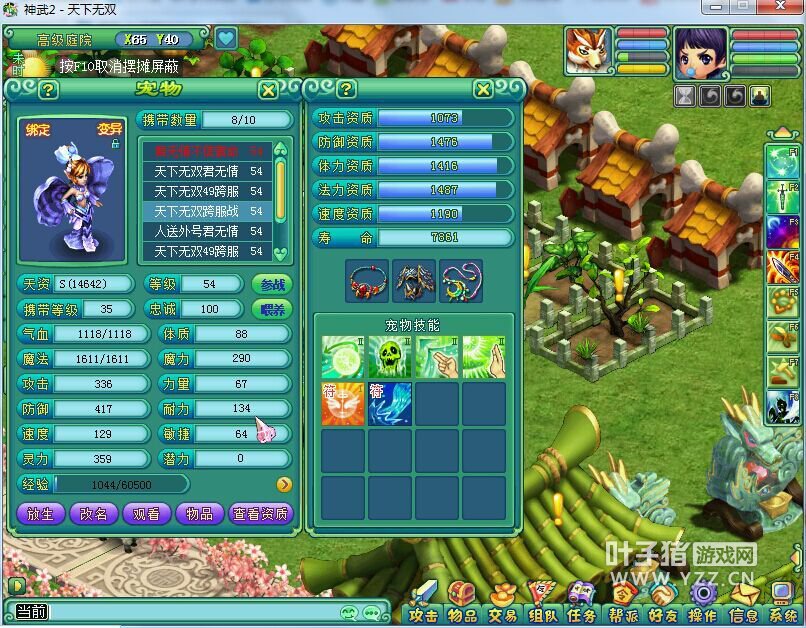Select pet 人送外号君无情 in list

click(203, 231)
